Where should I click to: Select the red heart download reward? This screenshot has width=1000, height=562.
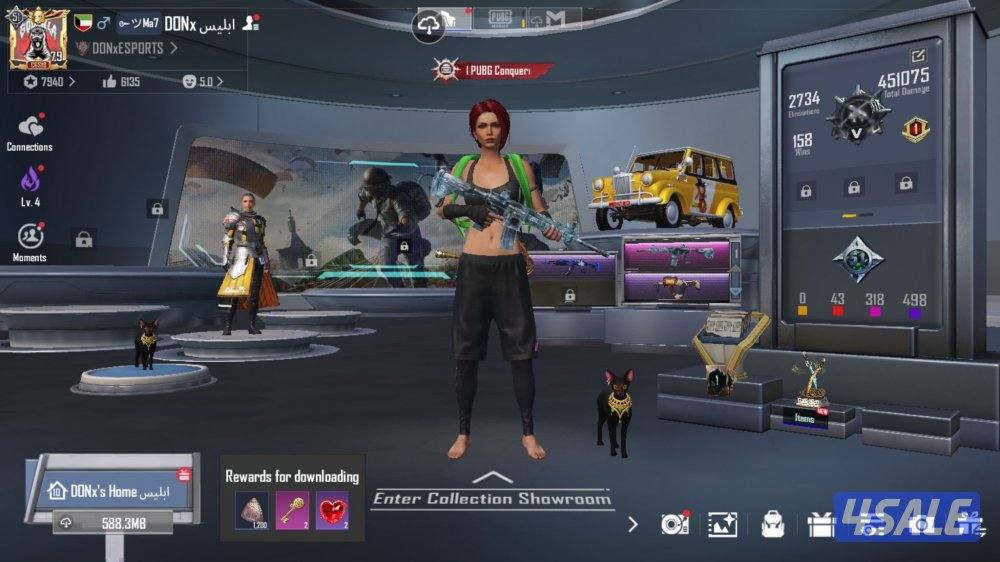pos(332,510)
